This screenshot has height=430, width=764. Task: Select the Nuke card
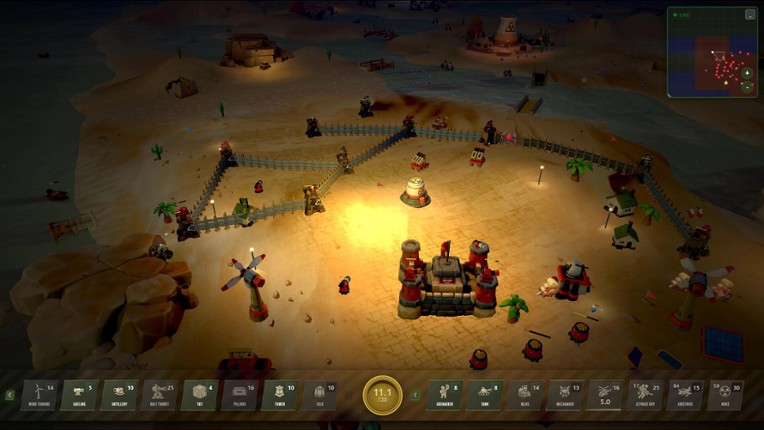(725, 395)
